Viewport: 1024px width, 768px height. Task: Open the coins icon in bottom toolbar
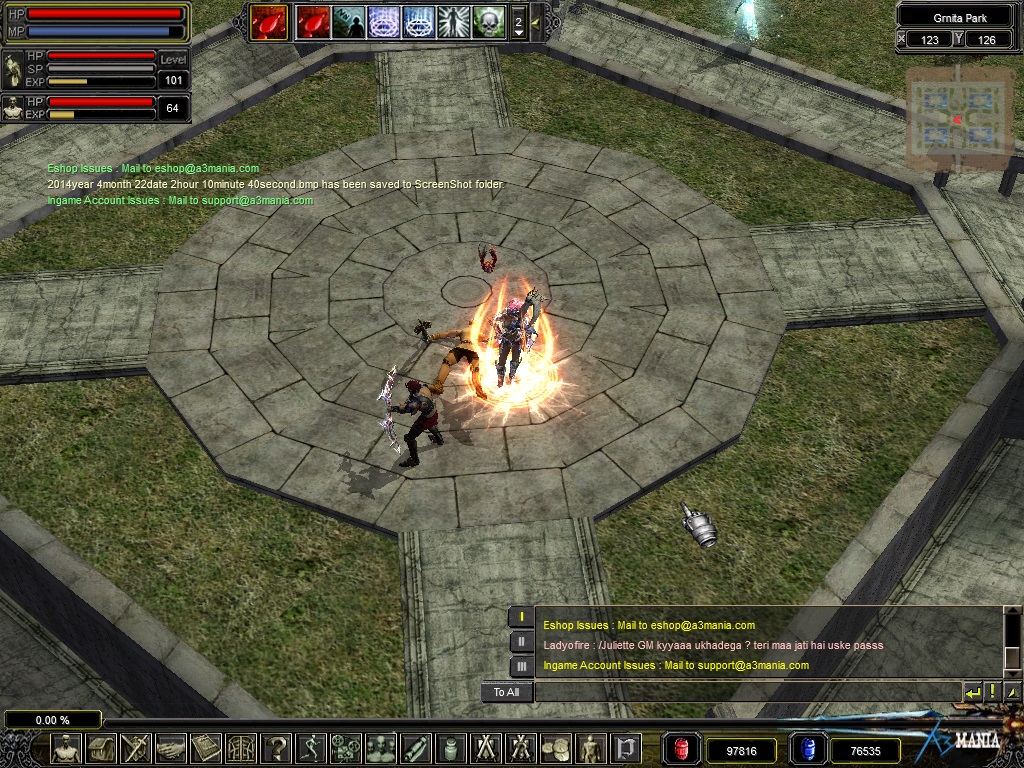point(556,748)
